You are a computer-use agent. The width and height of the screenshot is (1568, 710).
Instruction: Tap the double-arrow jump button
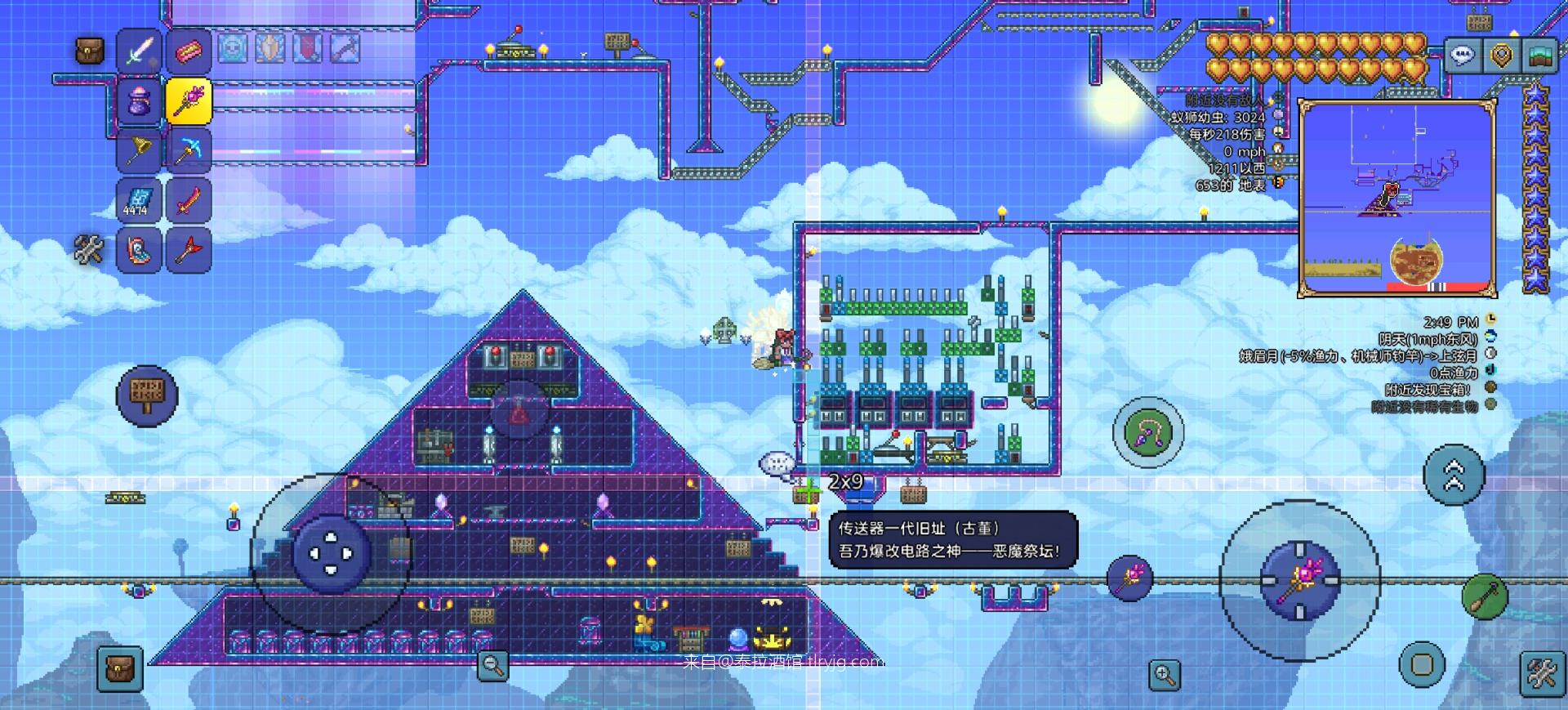tap(1454, 475)
